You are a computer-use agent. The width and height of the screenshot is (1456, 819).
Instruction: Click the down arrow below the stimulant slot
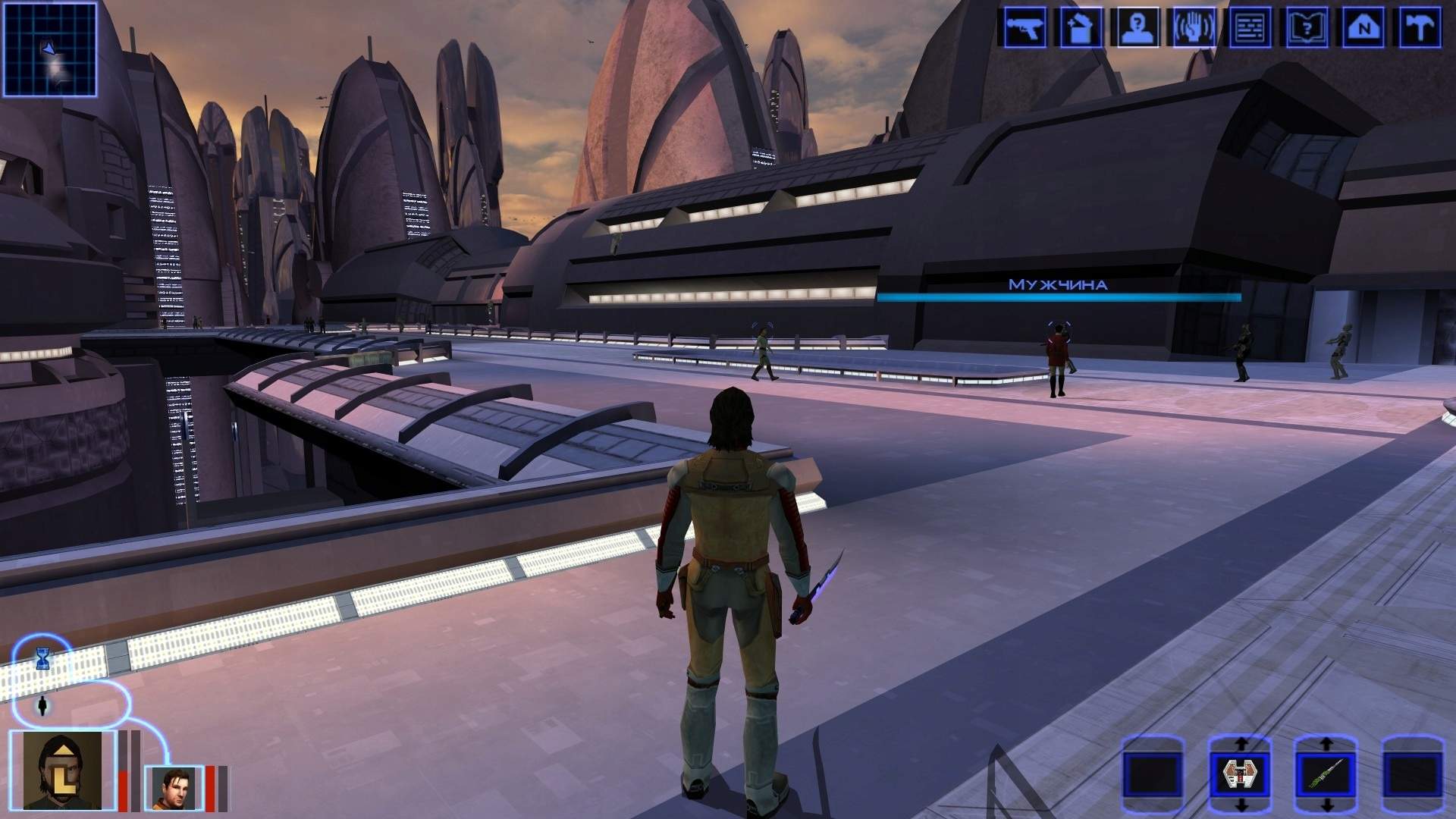coord(1327,806)
